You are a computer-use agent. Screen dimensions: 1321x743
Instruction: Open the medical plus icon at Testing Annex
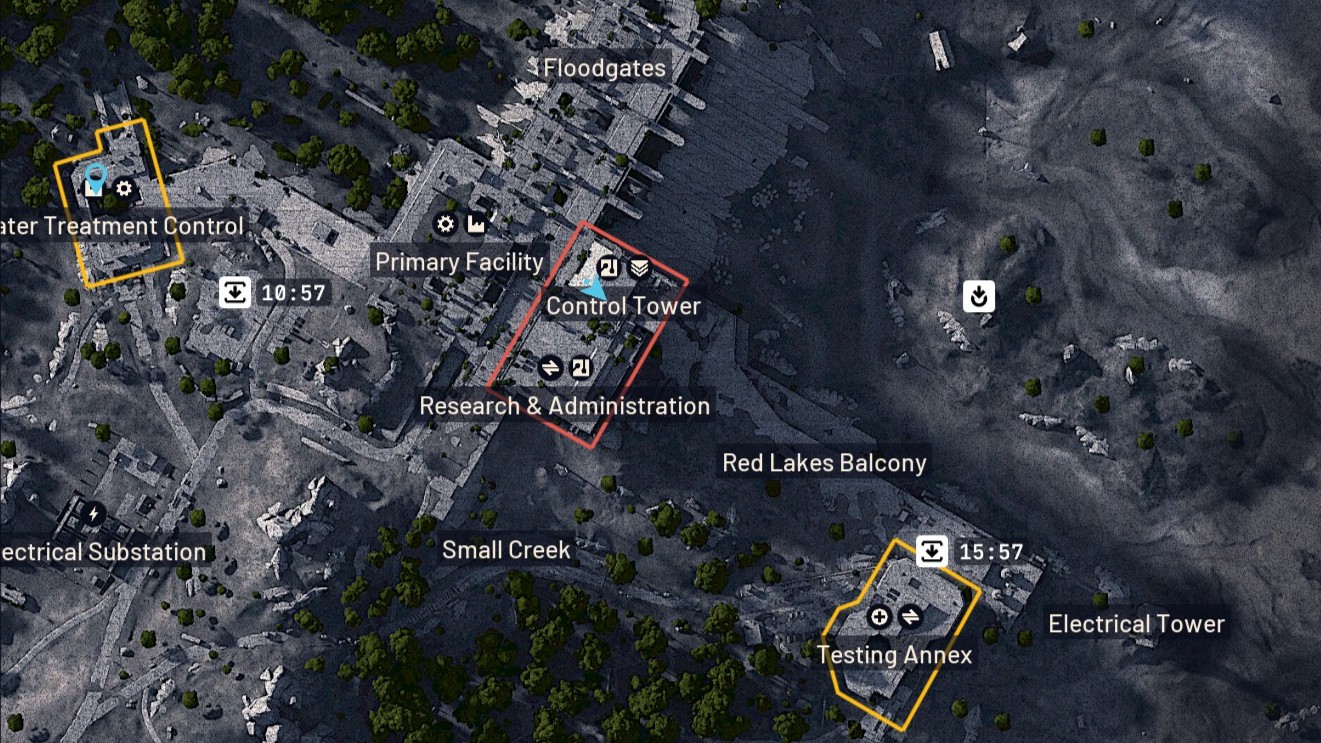879,616
